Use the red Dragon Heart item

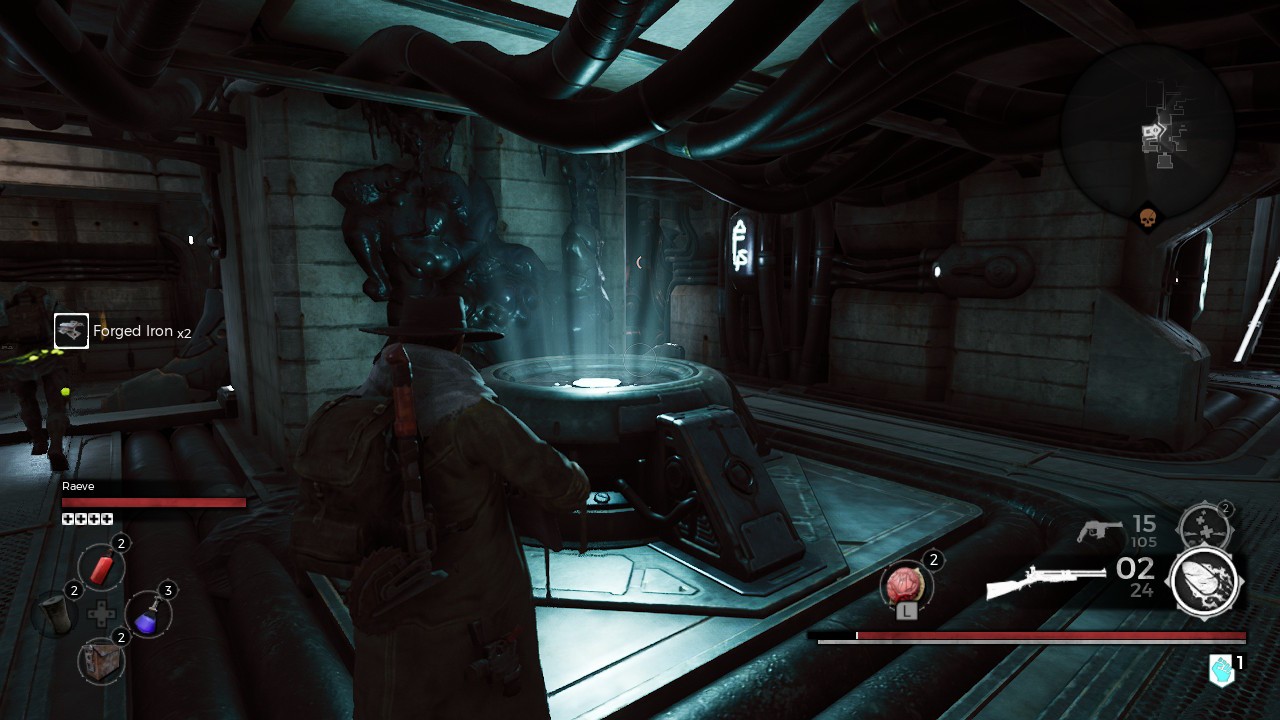pos(906,584)
